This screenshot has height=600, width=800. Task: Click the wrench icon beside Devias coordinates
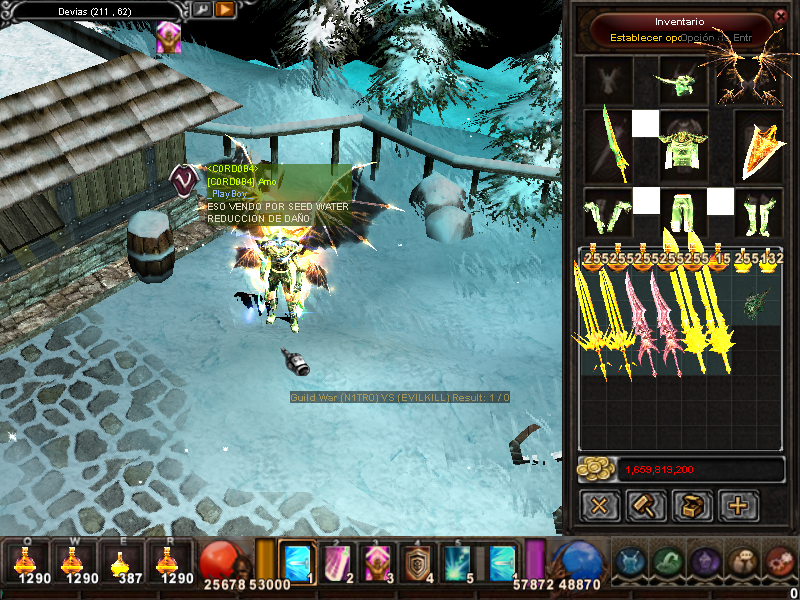pyautogui.click(x=203, y=10)
